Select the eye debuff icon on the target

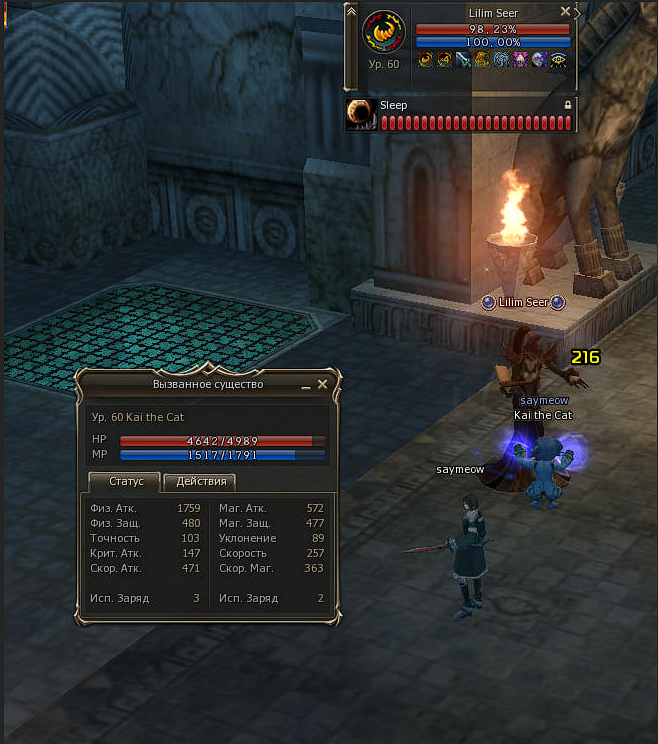tap(558, 60)
